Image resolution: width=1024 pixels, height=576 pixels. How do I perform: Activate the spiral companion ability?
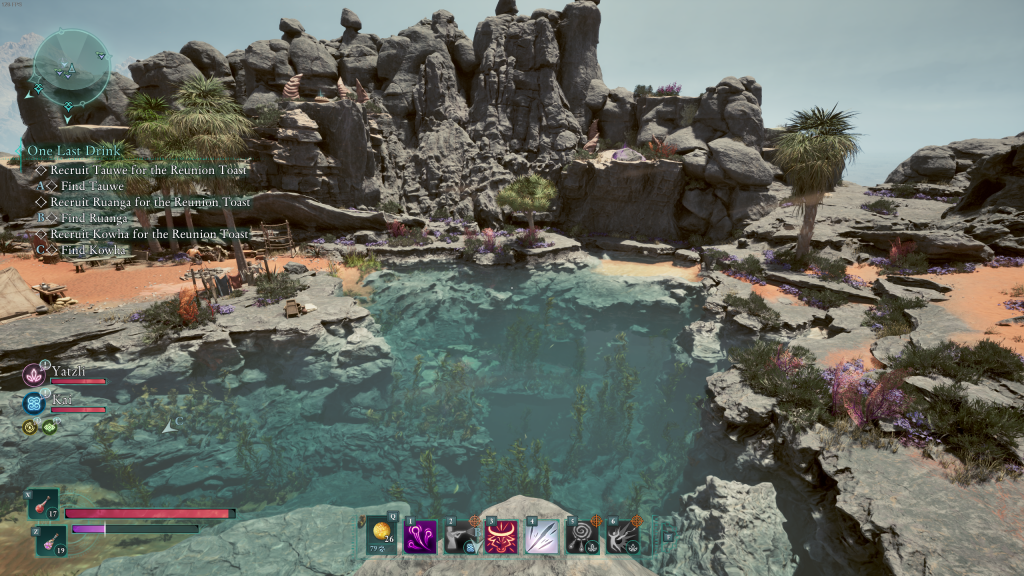tap(582, 536)
